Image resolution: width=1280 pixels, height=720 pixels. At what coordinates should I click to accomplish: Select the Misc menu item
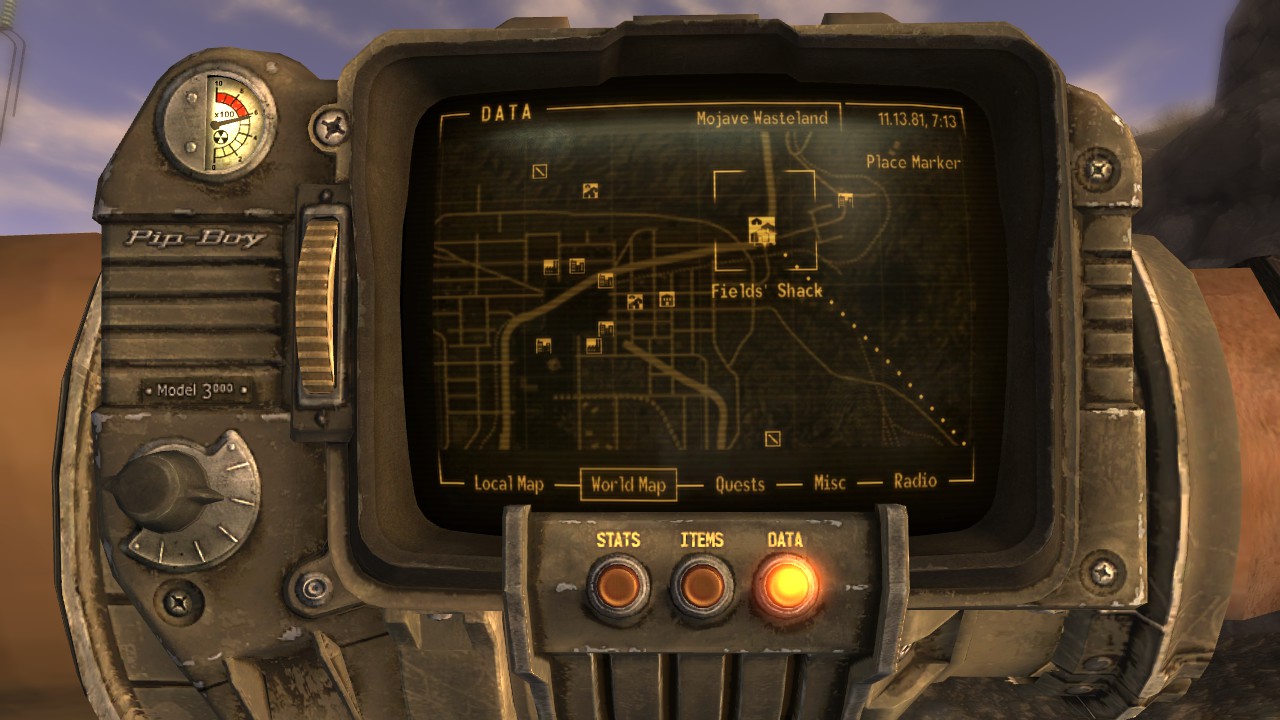828,485
